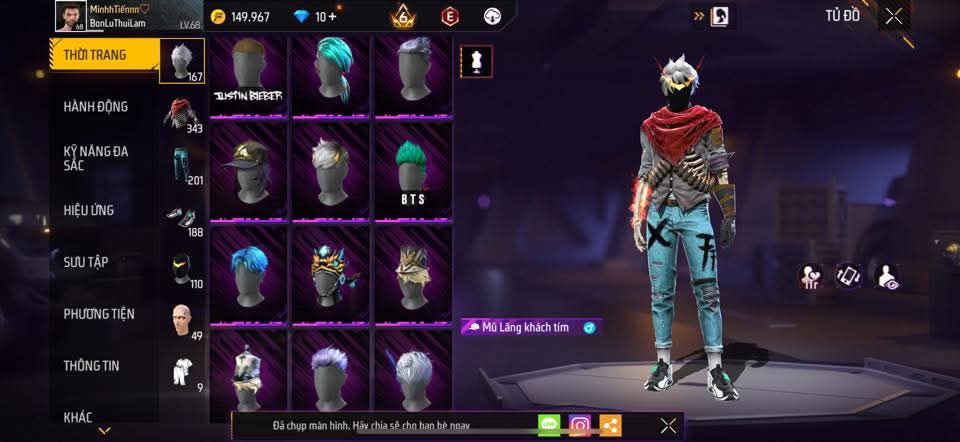Add more diamonds with the plus button
The width and height of the screenshot is (960, 442).
point(332,16)
